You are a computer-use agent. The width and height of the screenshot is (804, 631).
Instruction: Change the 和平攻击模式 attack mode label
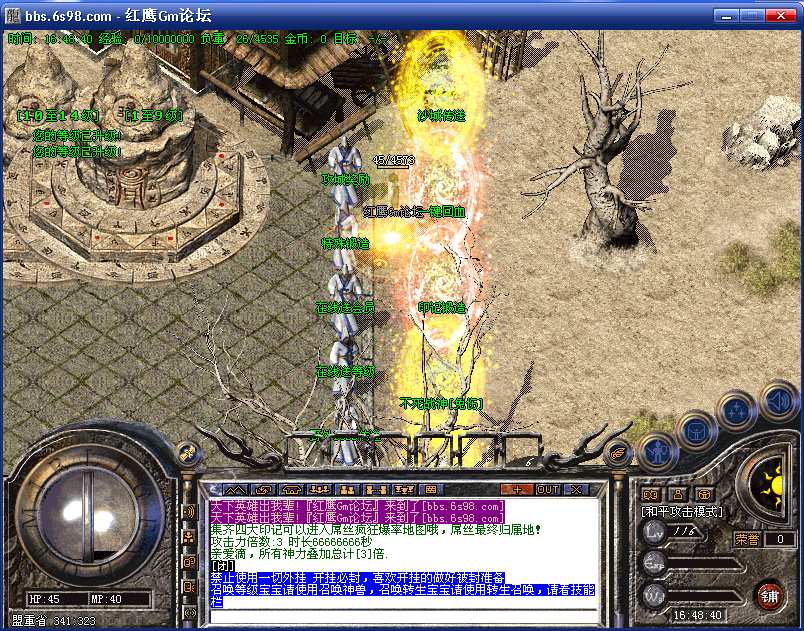point(681,511)
